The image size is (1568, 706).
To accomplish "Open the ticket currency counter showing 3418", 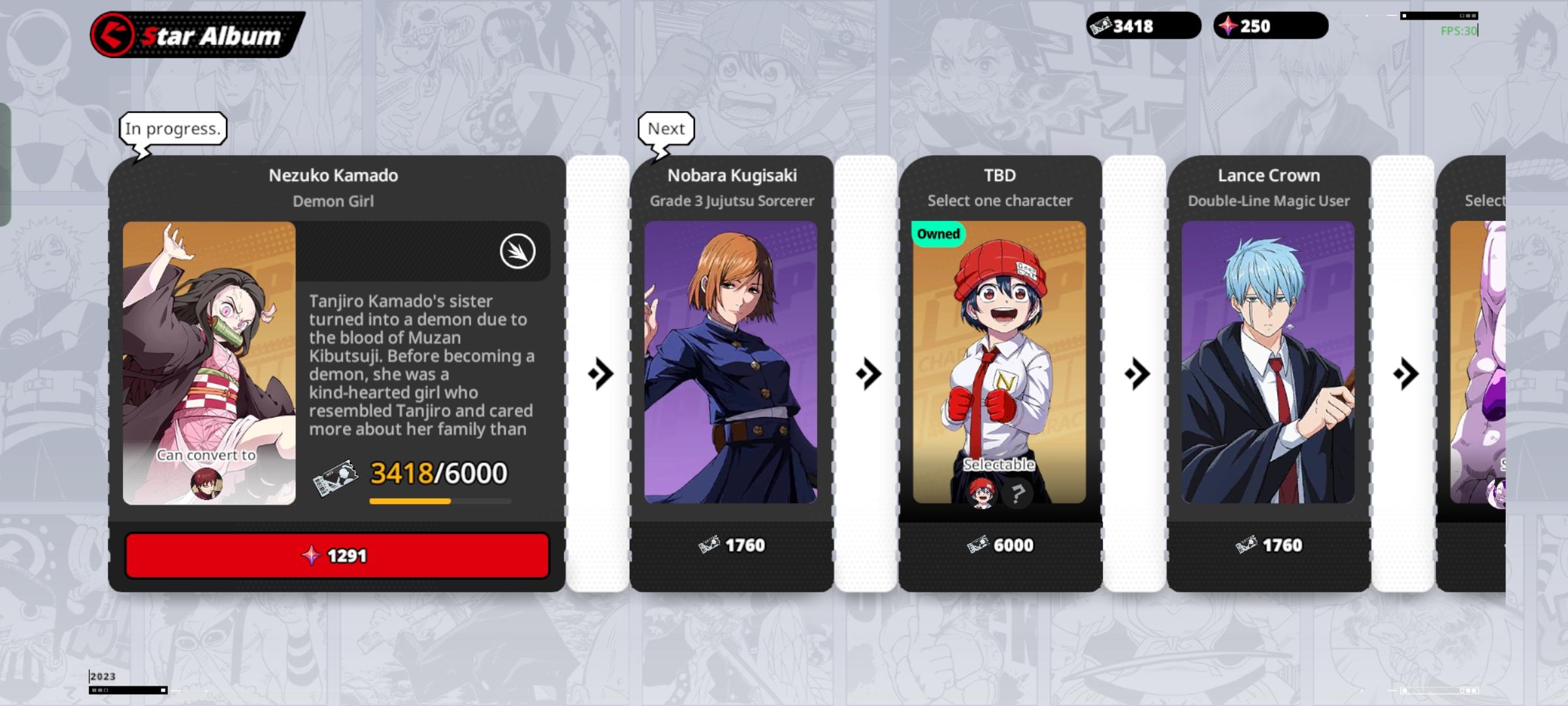I will (1145, 26).
